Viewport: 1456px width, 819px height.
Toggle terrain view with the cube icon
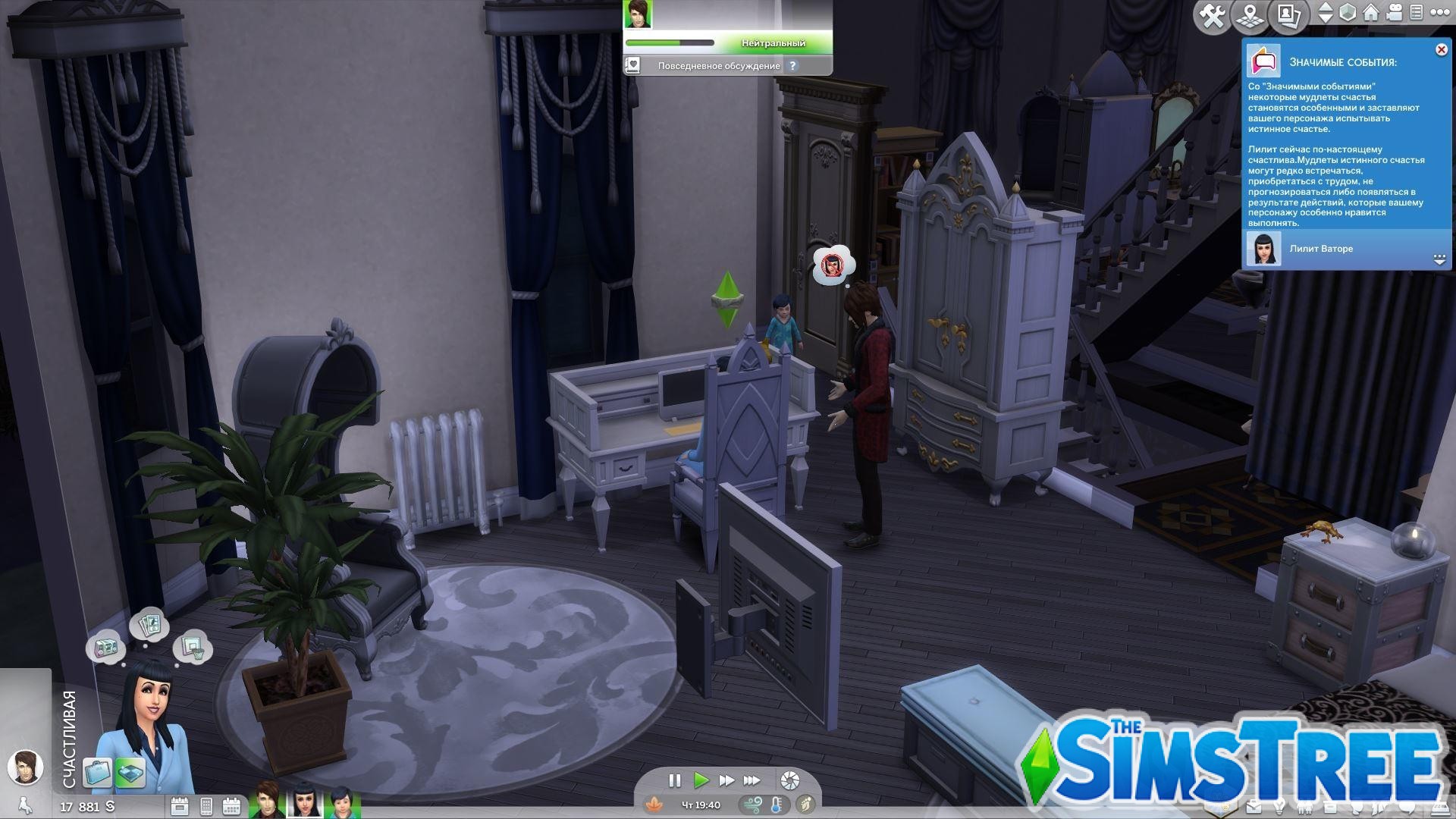click(x=1348, y=12)
